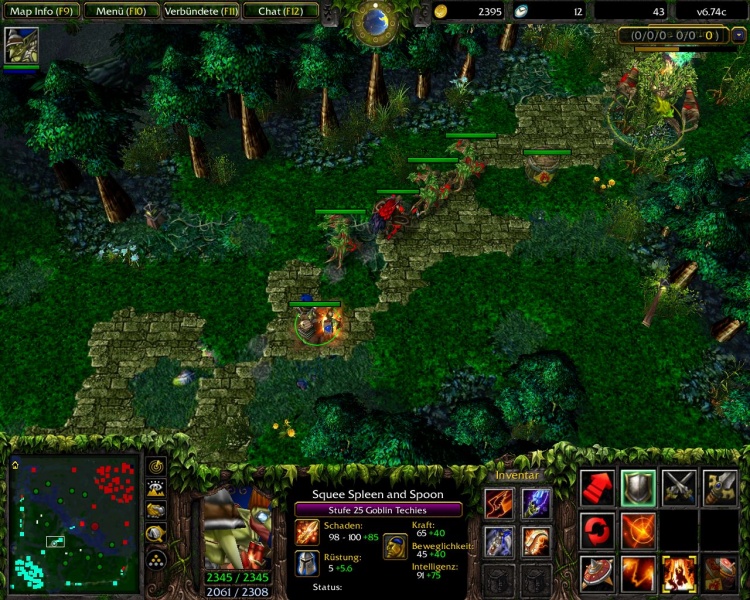Toggle minimap ally color mode button

pos(156,510)
